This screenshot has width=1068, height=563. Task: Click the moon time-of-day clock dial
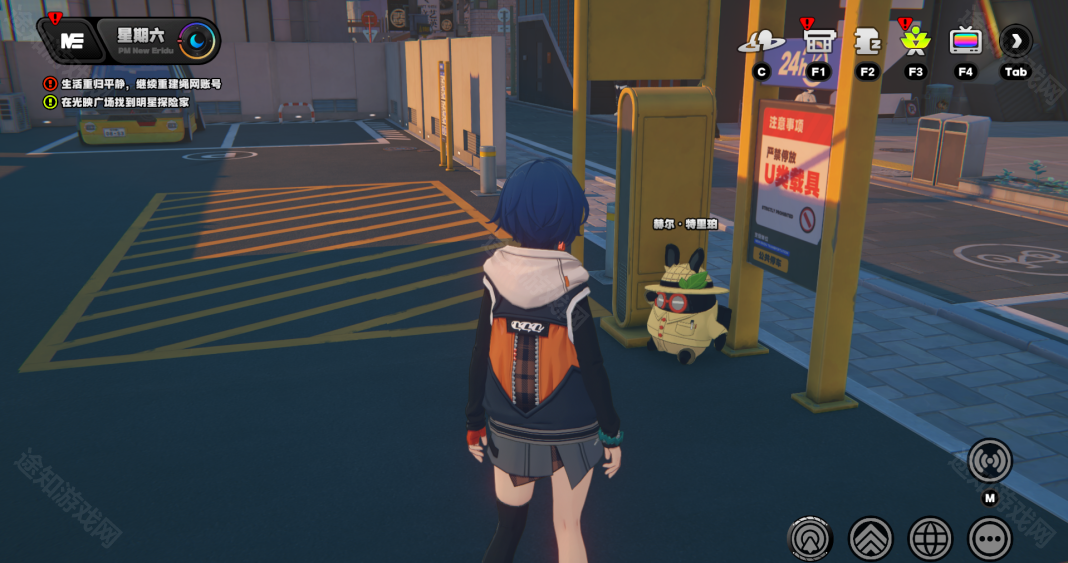click(197, 41)
